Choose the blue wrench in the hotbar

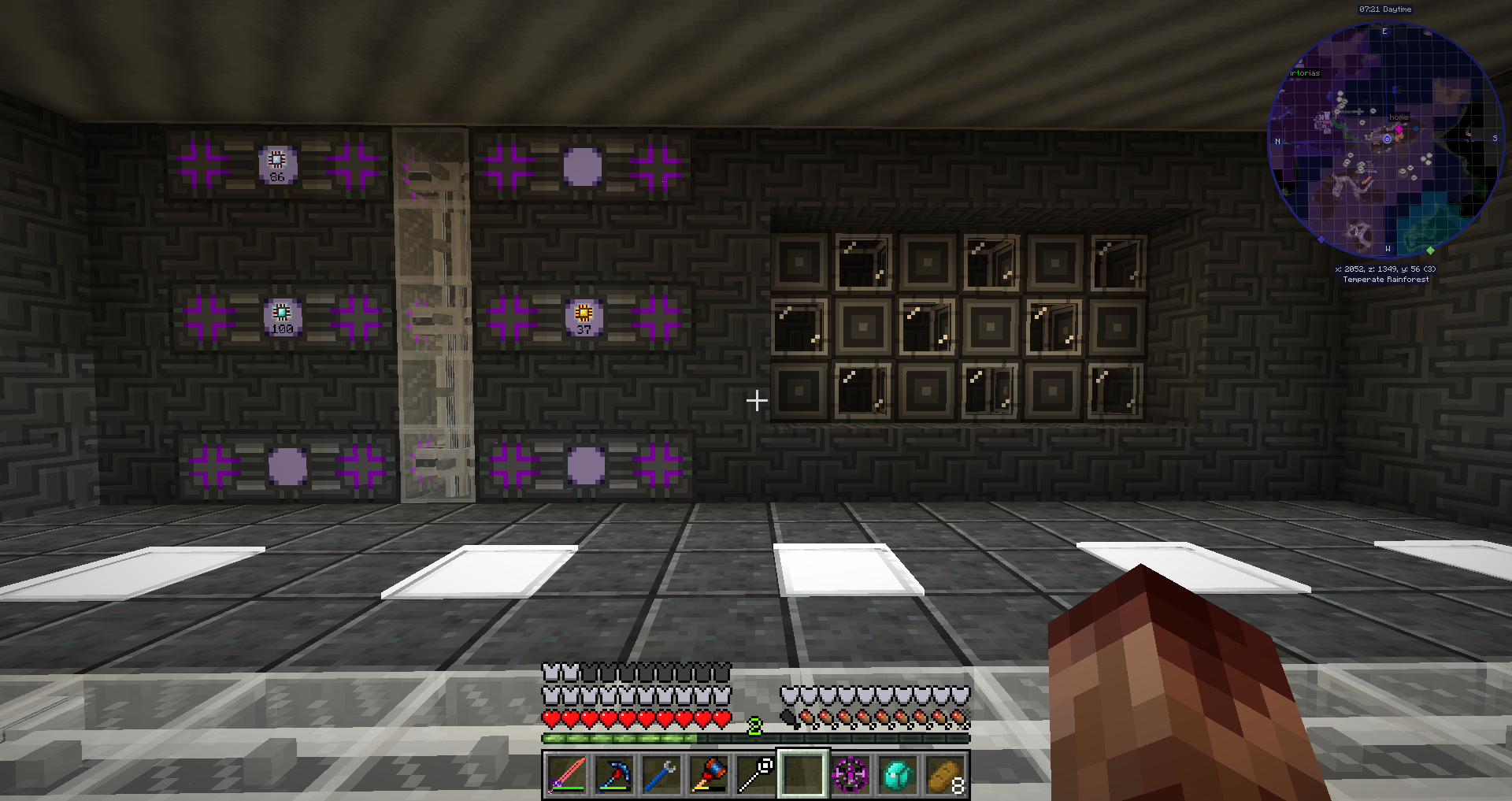tap(661, 774)
